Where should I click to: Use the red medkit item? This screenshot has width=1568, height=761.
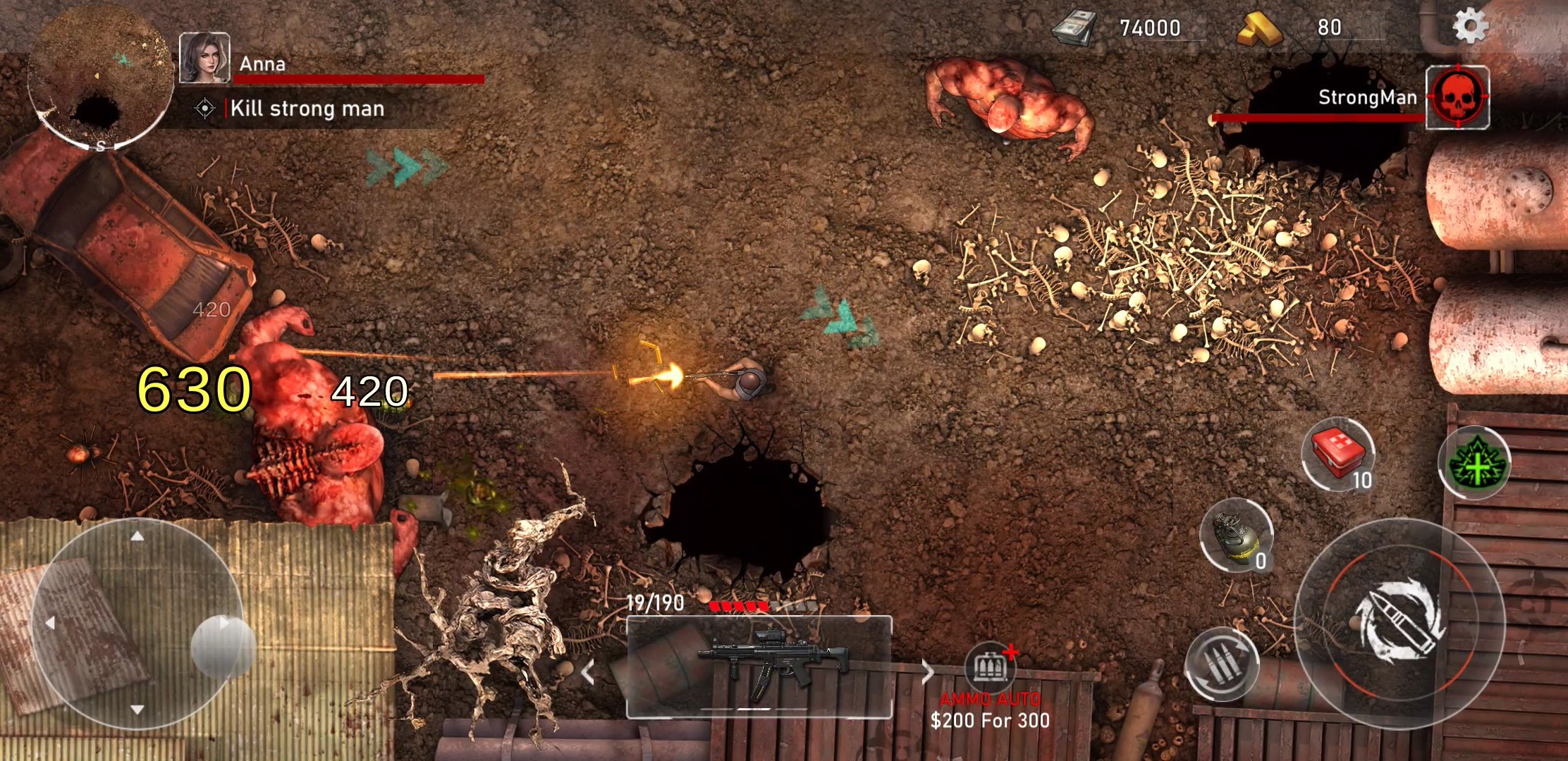[1337, 454]
